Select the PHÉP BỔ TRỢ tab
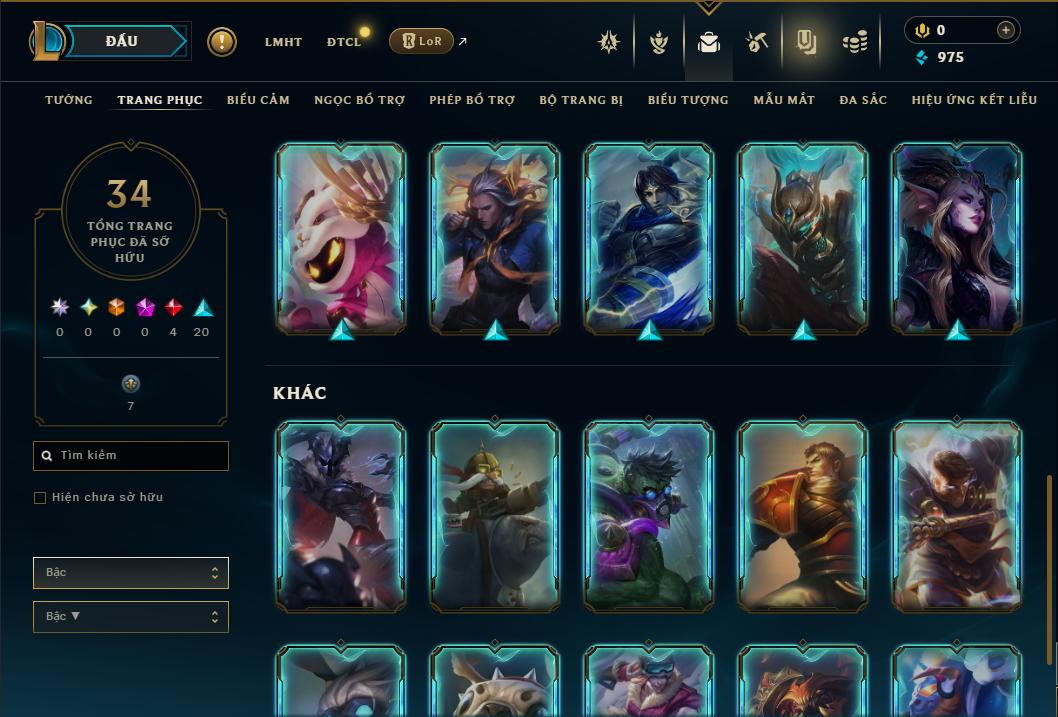 pos(472,100)
